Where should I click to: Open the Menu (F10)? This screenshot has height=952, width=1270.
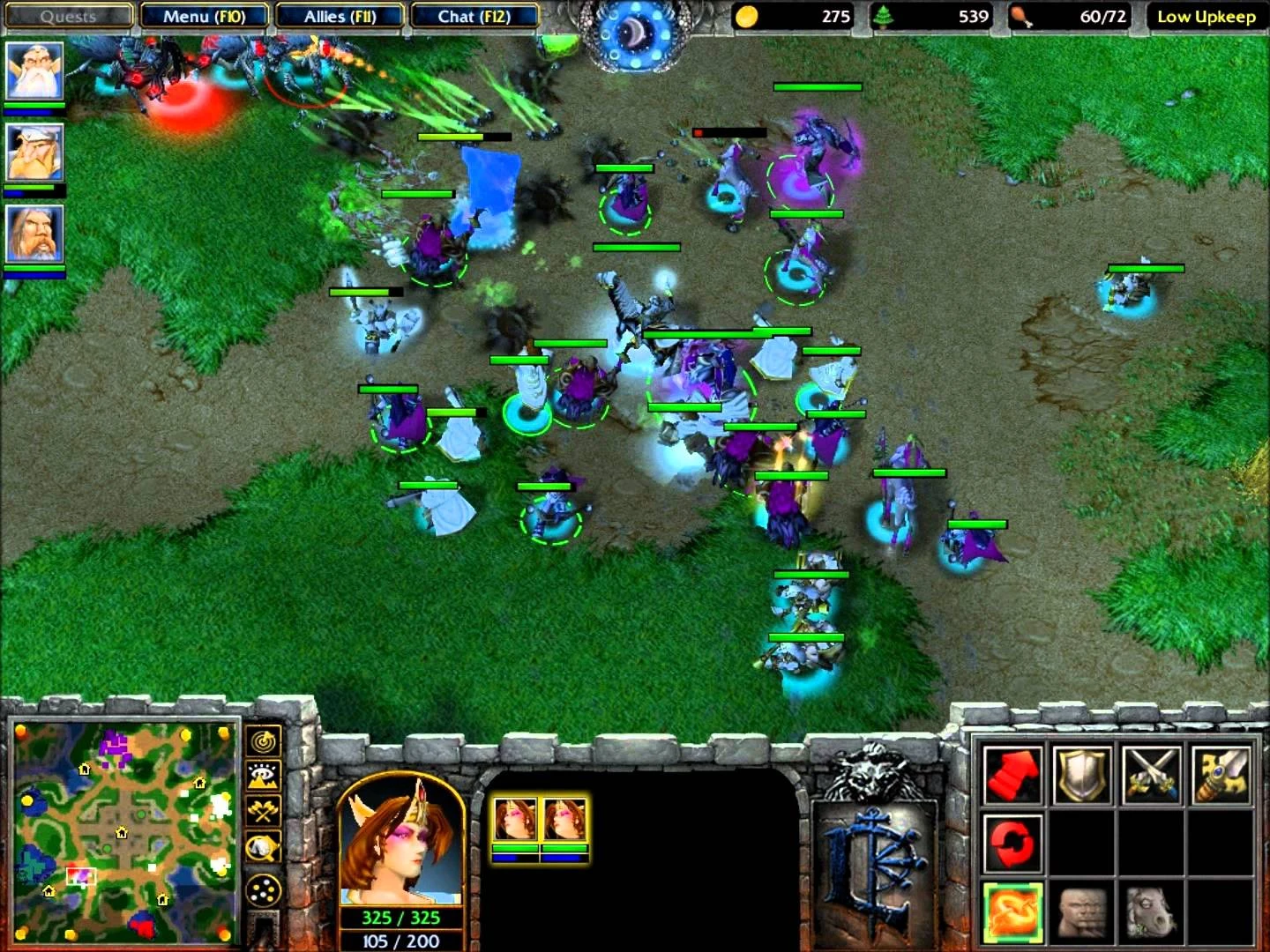pos(204,16)
